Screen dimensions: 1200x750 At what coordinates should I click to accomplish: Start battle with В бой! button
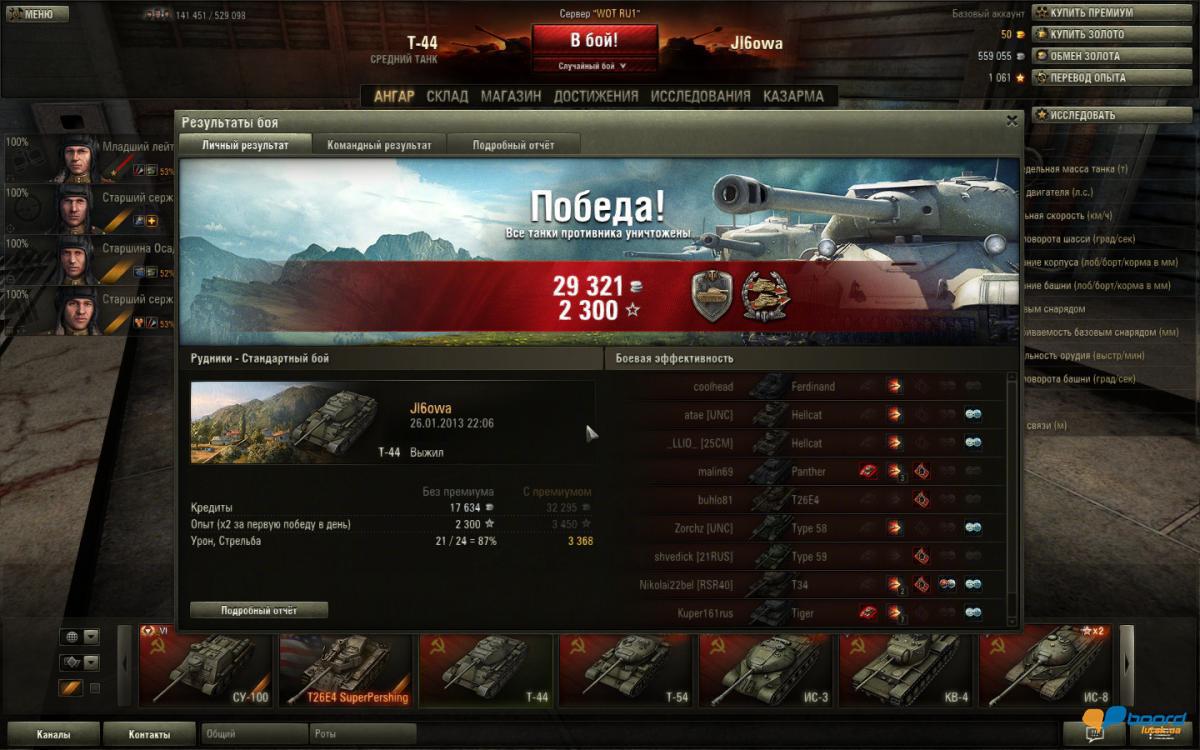(594, 41)
